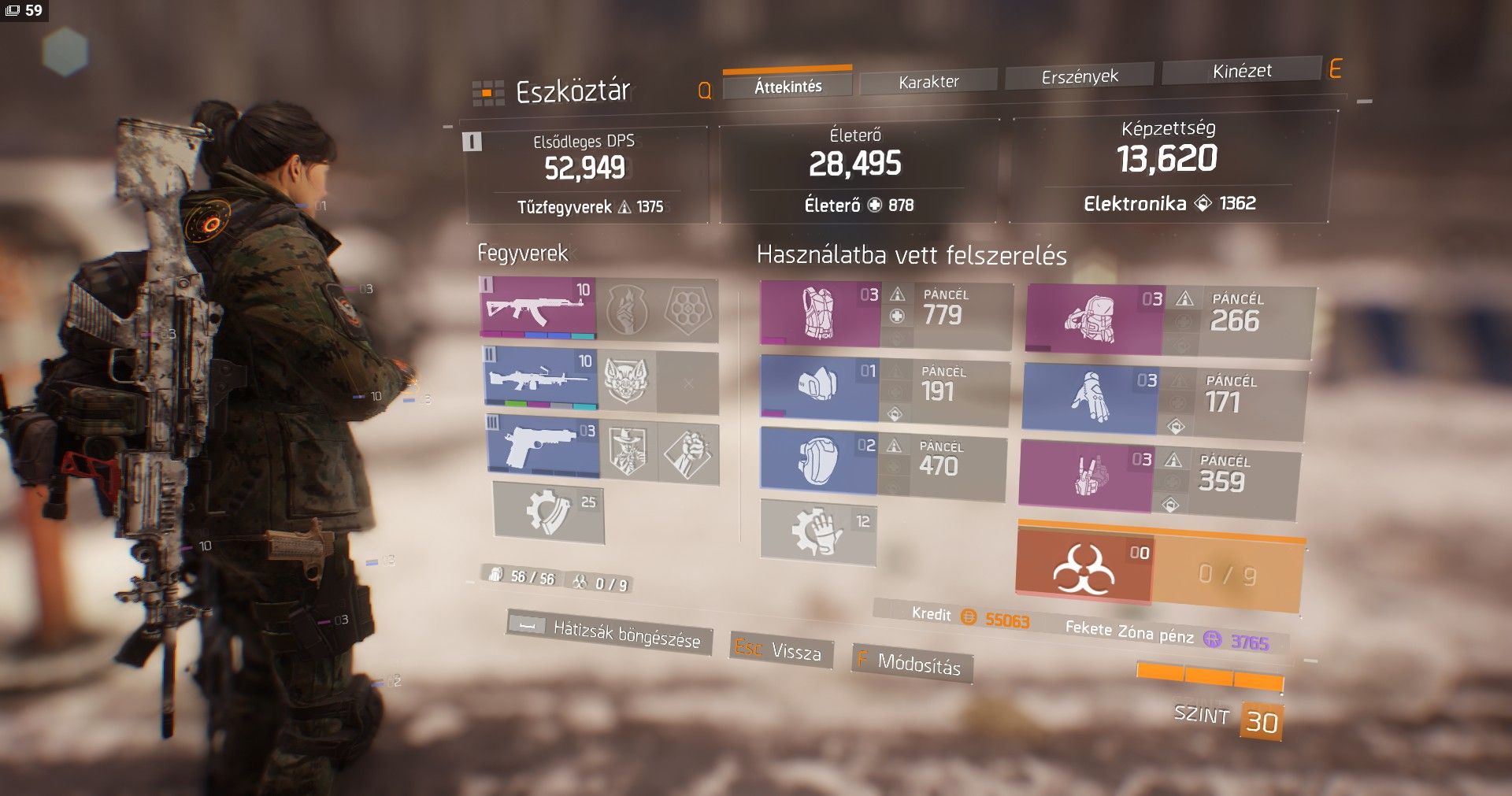The height and width of the screenshot is (796, 1512).
Task: Go back with the Vissza button
Action: [x=780, y=650]
